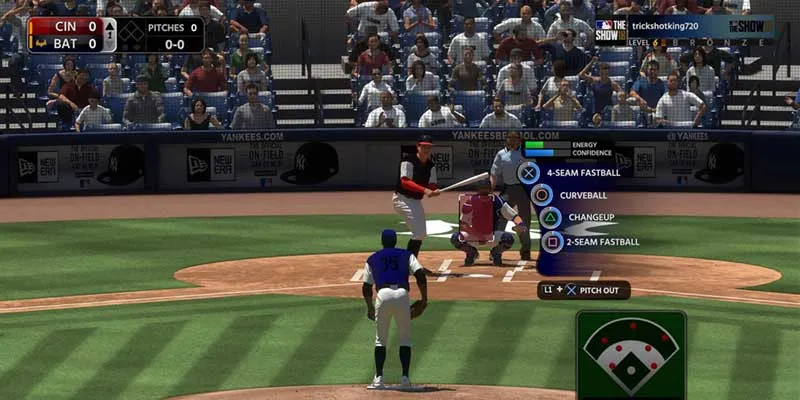
Task: Choose the Pitch Out option
Action: pos(584,290)
